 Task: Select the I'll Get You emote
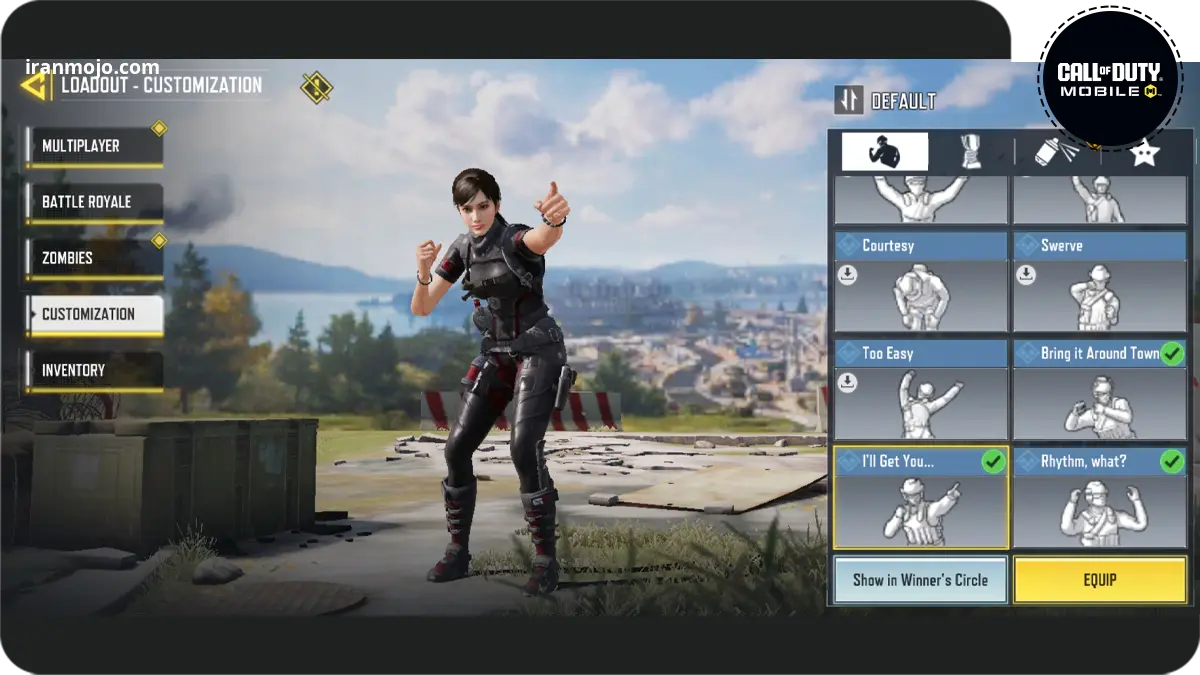(920, 498)
